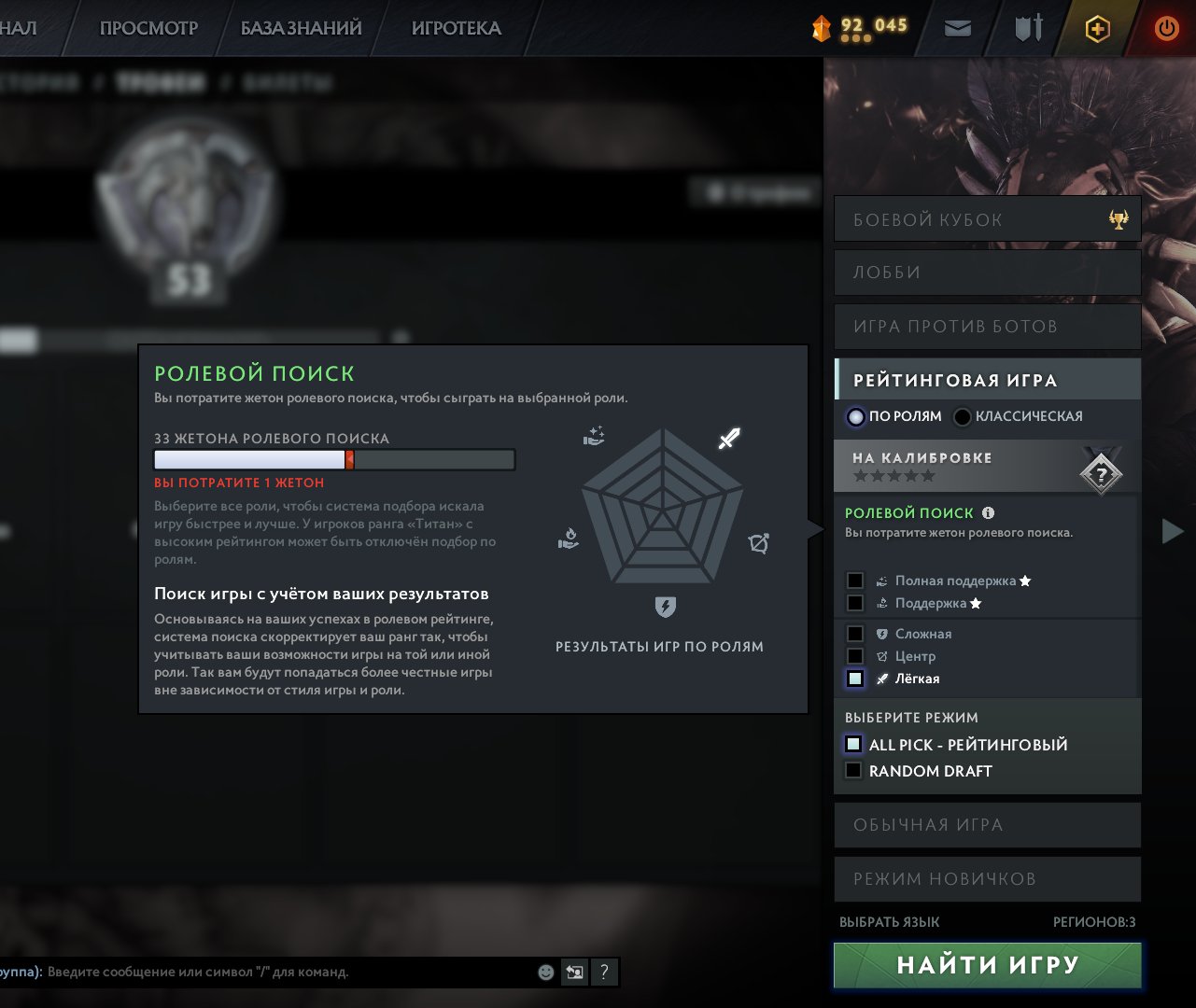
Task: Click the info icon next to РОЛЕВОЙ ПОИСК
Action: (991, 512)
